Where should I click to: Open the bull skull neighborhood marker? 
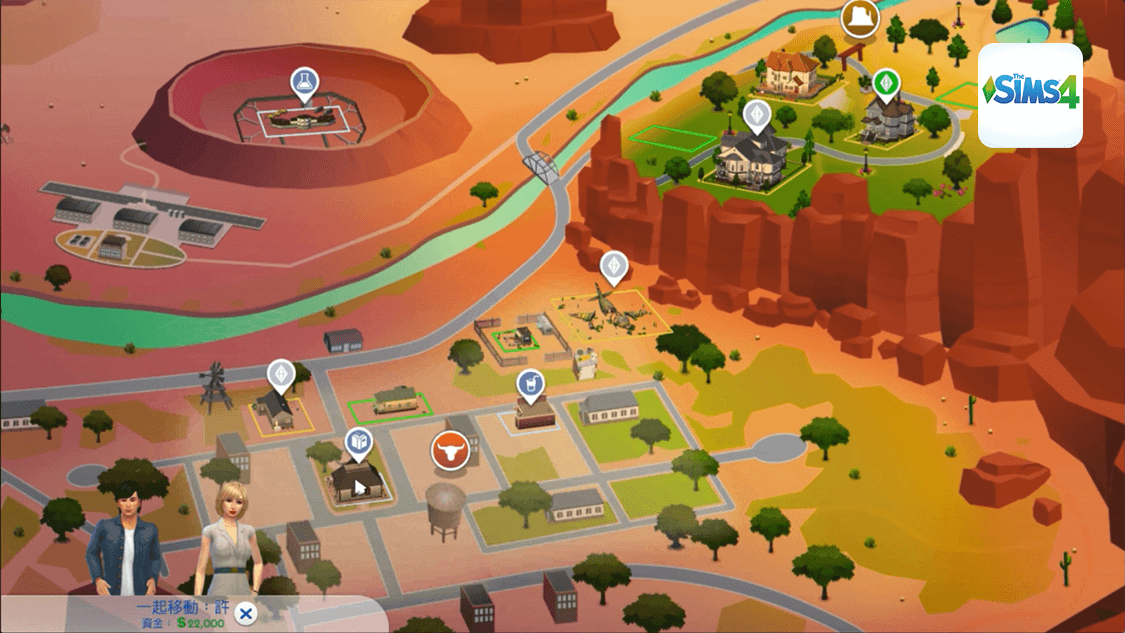pyautogui.click(x=450, y=452)
